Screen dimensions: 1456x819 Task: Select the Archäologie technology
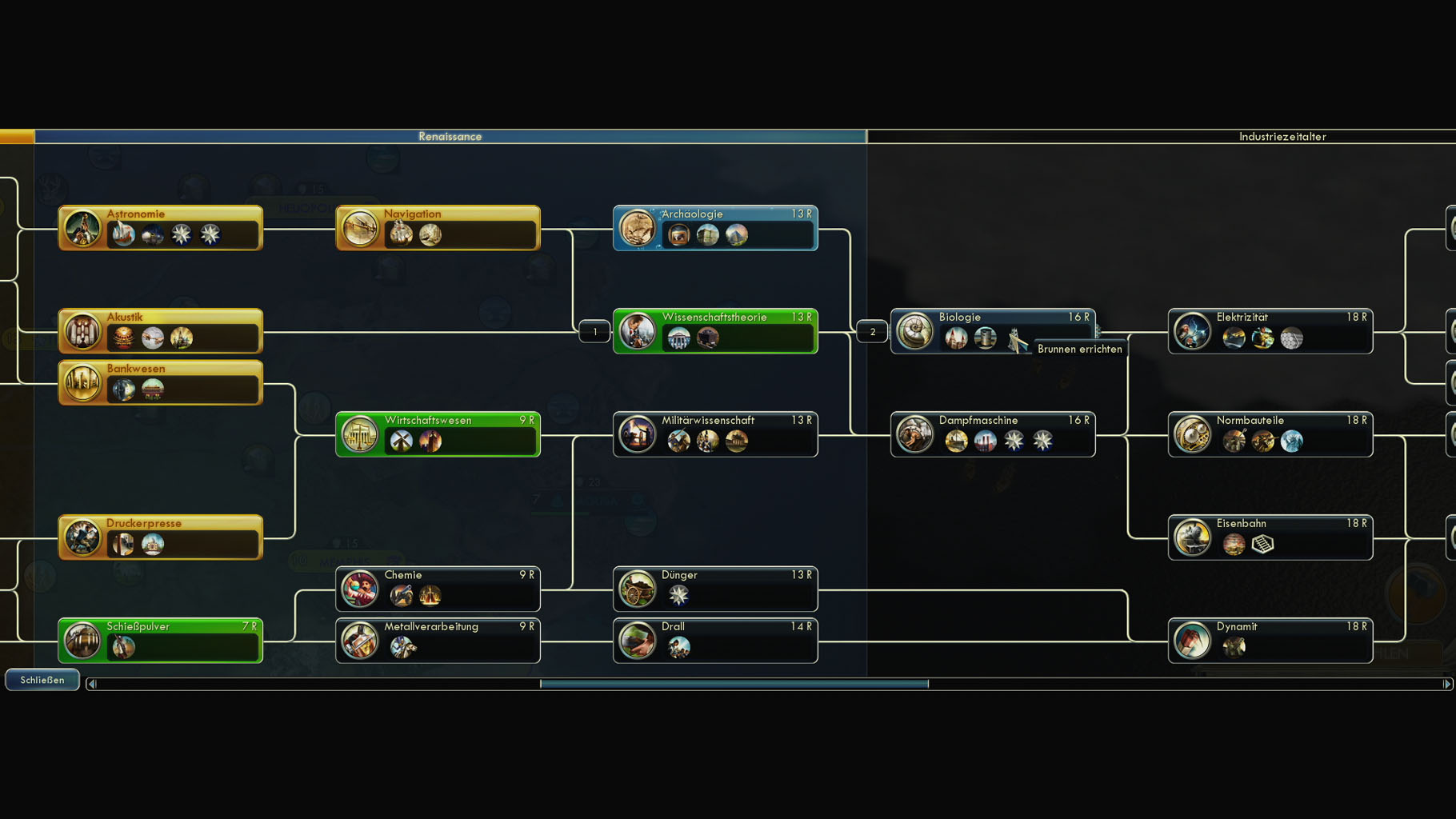pos(715,228)
